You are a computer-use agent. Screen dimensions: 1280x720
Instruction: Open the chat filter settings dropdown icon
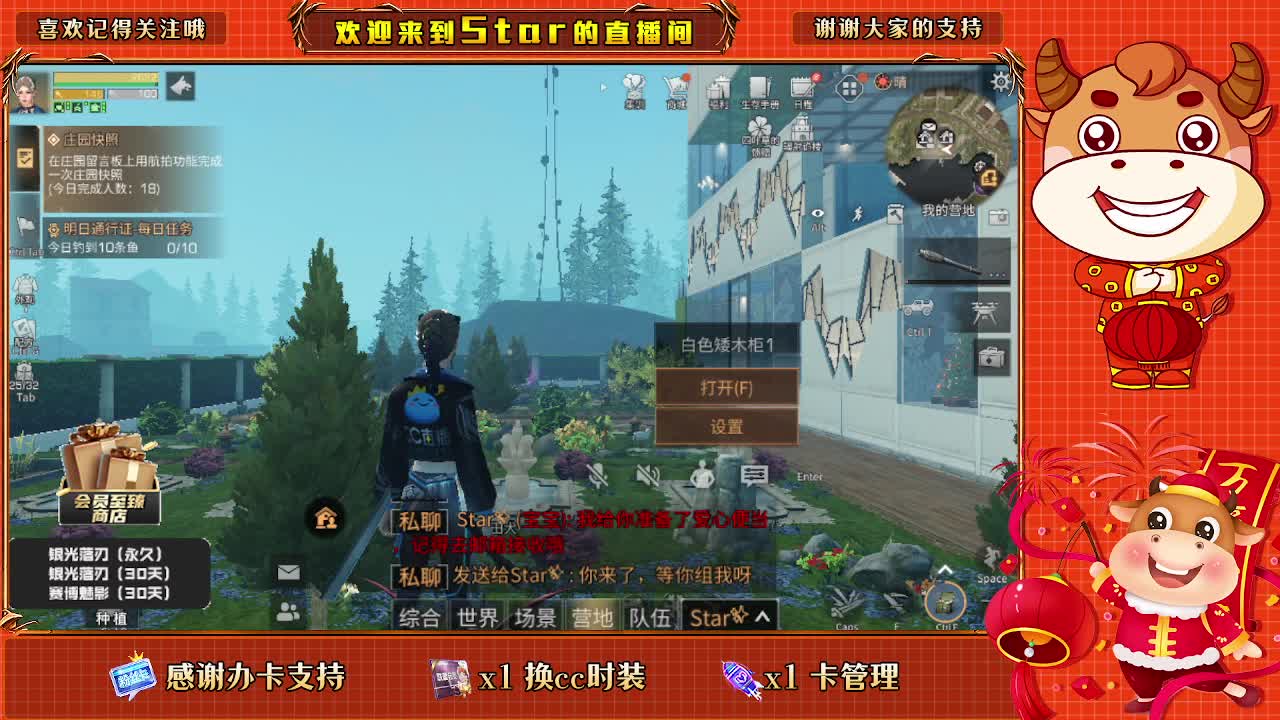[x=754, y=475]
